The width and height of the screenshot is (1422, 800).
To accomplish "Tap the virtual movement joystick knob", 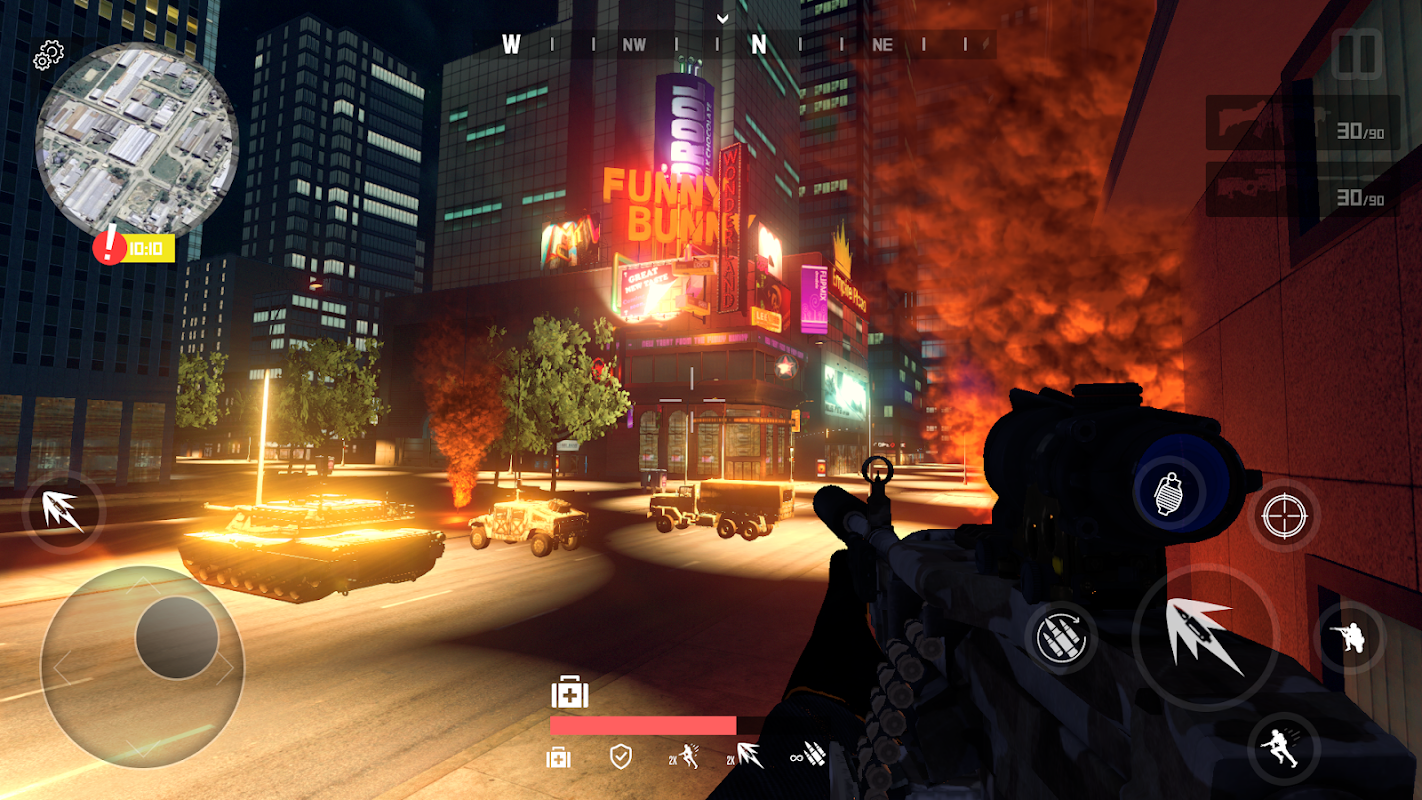I will [x=176, y=638].
